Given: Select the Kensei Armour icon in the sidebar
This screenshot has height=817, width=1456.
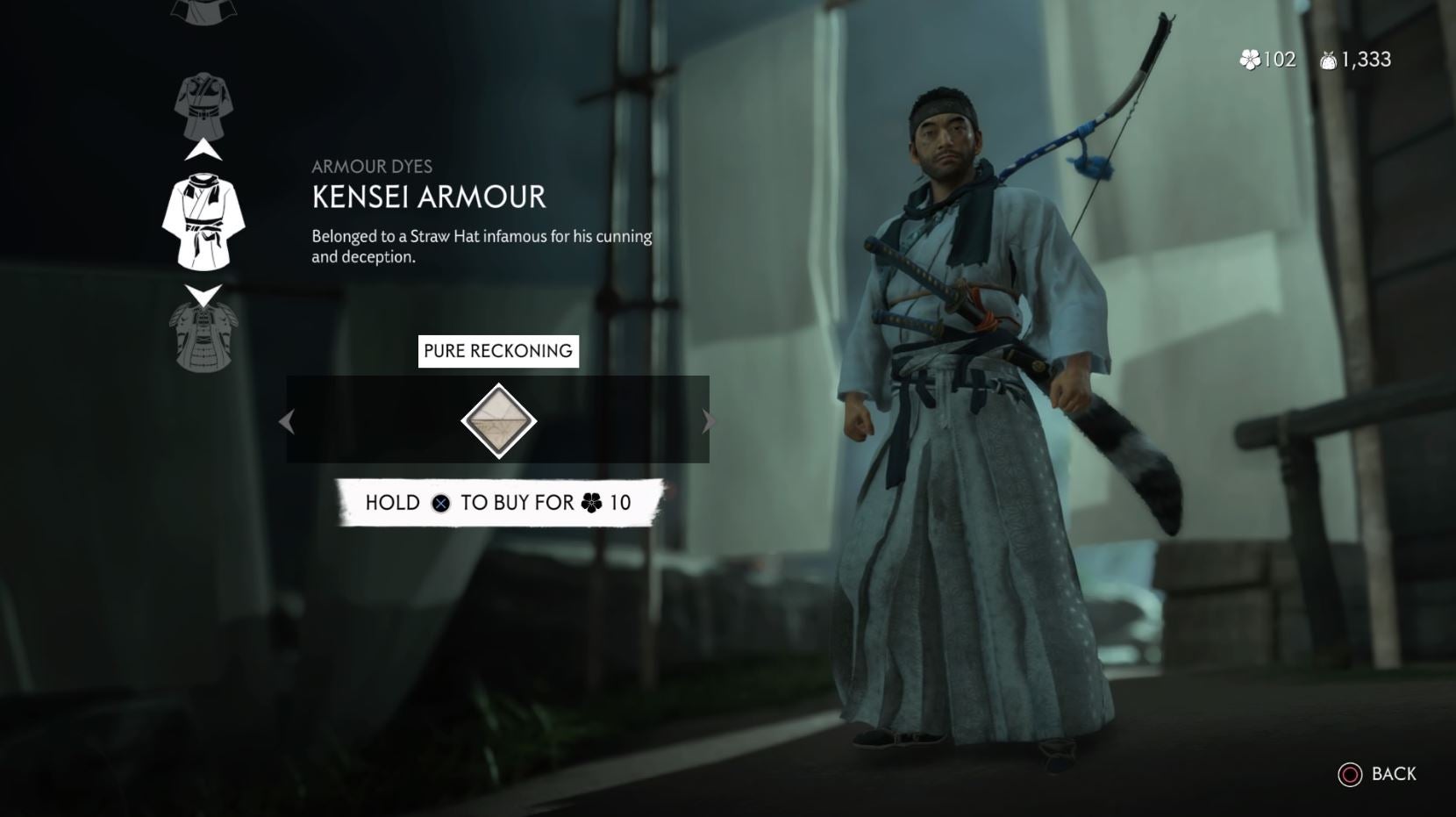Looking at the screenshot, I should (x=203, y=219).
